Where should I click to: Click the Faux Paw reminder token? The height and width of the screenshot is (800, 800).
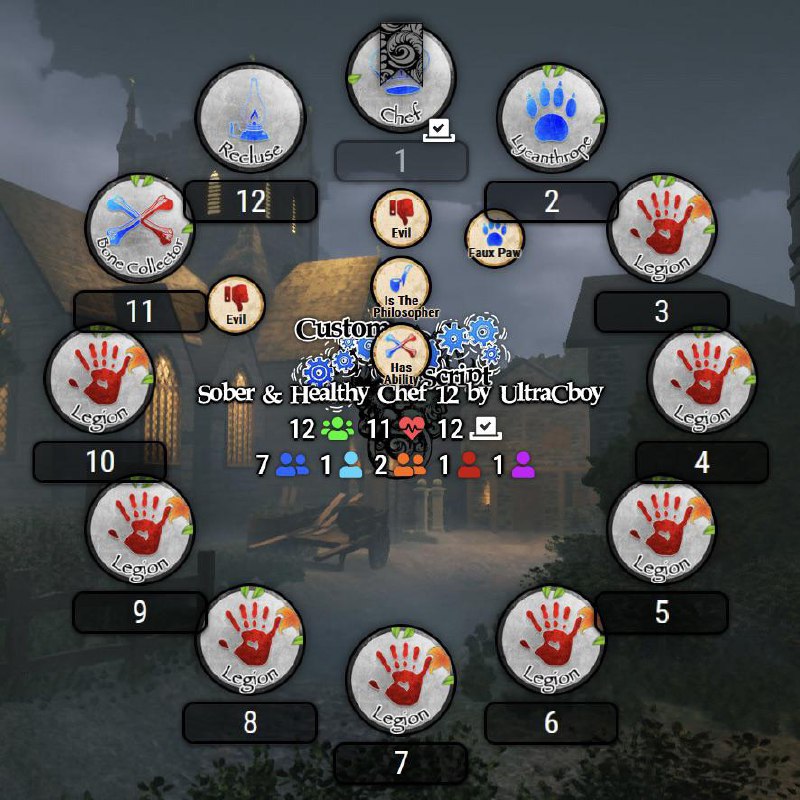(x=494, y=238)
